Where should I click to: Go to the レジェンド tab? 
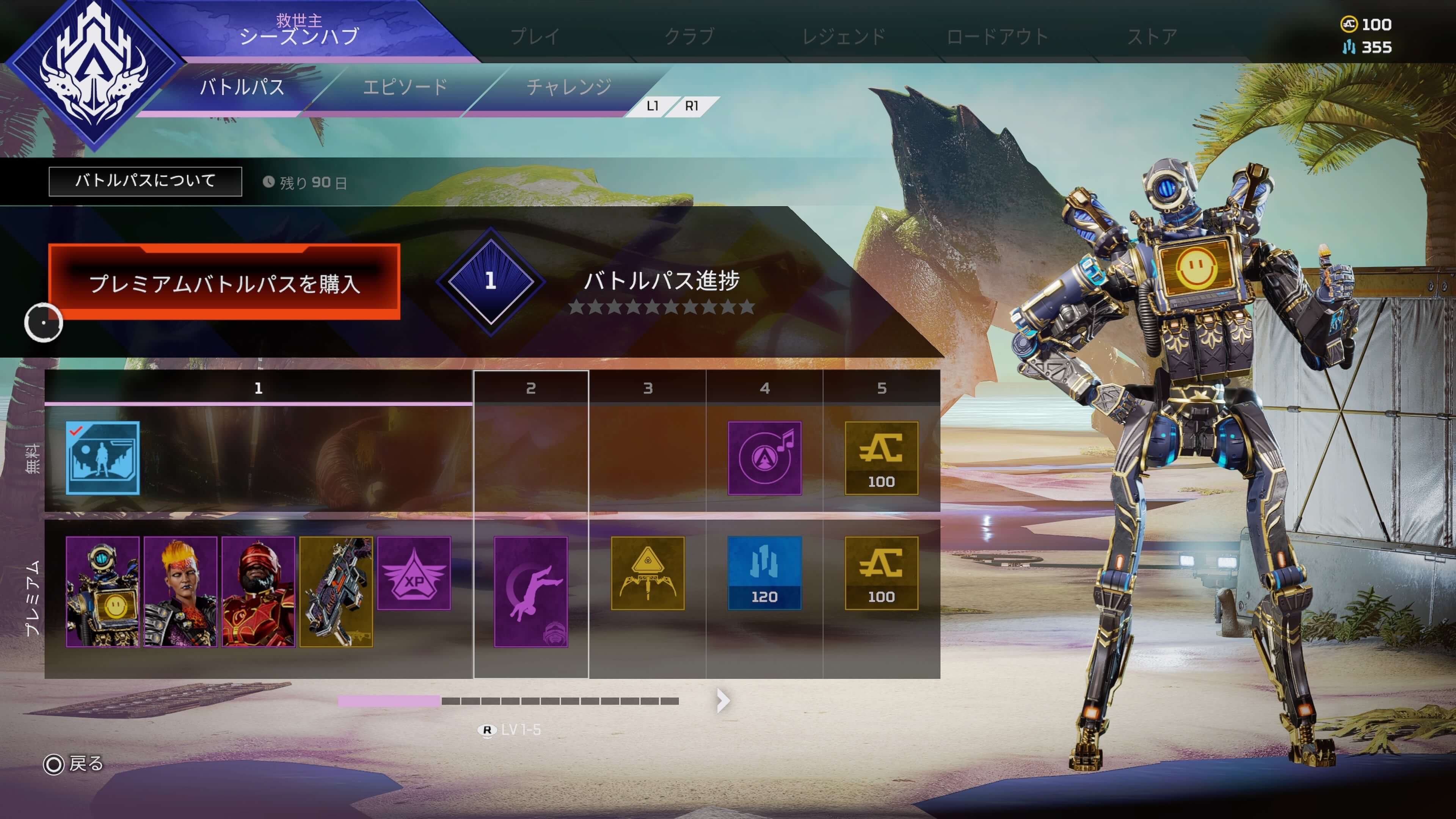[x=843, y=37]
